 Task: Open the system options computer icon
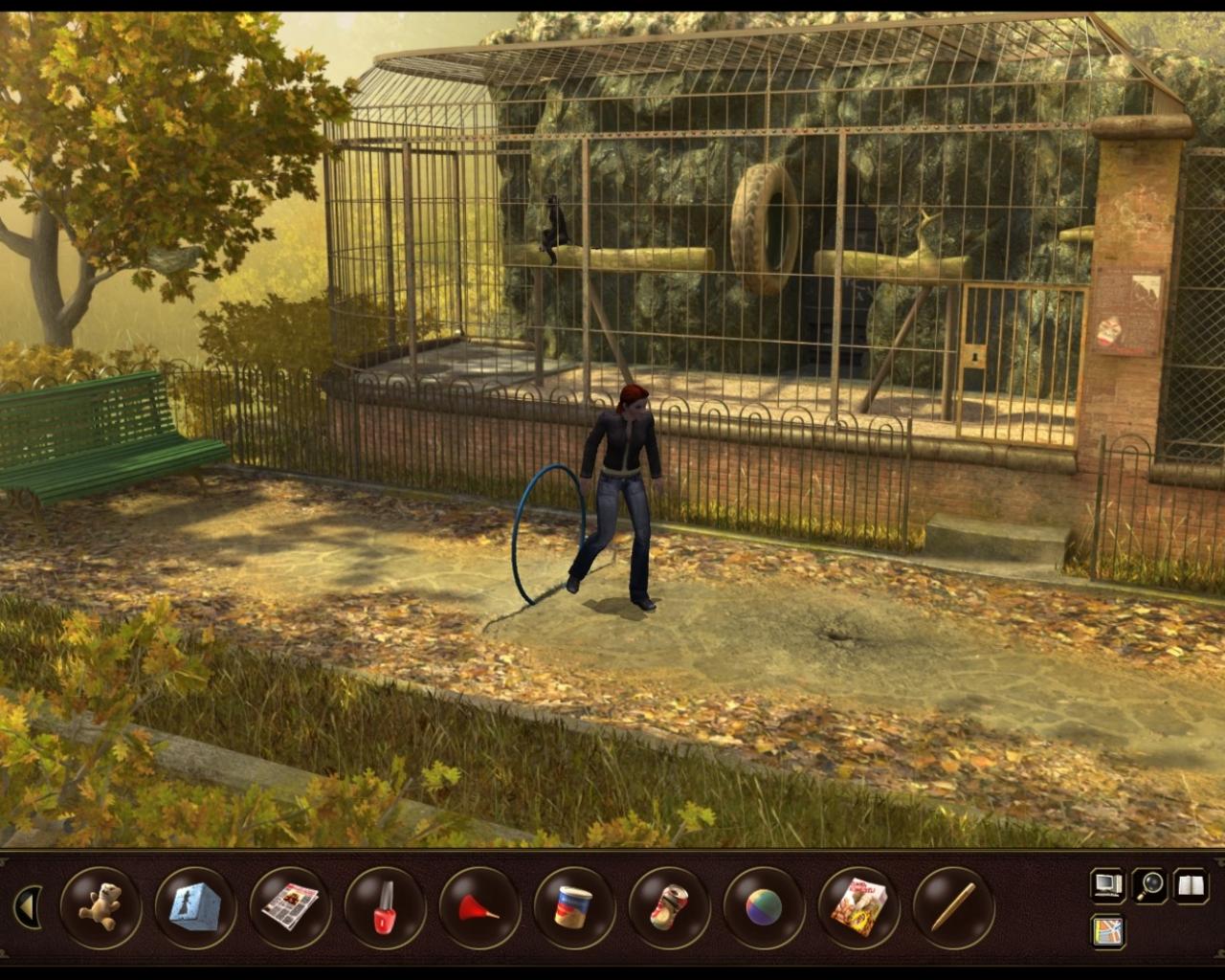1105,885
